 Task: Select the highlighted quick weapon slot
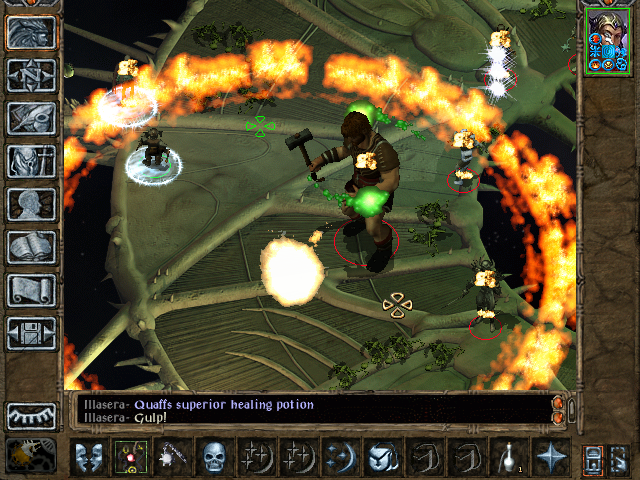(x=130, y=458)
